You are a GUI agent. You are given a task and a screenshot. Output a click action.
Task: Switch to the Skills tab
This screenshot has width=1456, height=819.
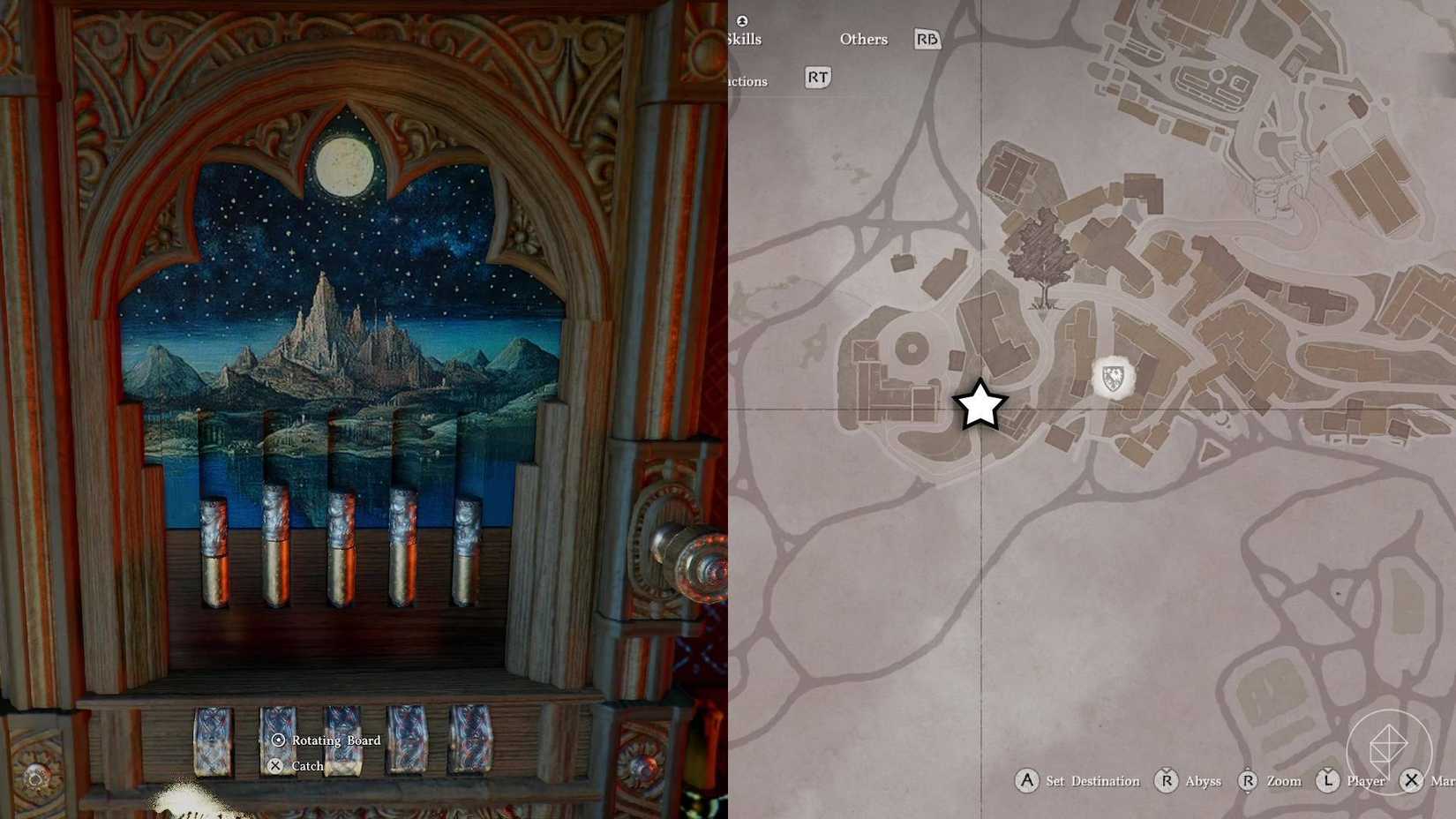point(744,39)
